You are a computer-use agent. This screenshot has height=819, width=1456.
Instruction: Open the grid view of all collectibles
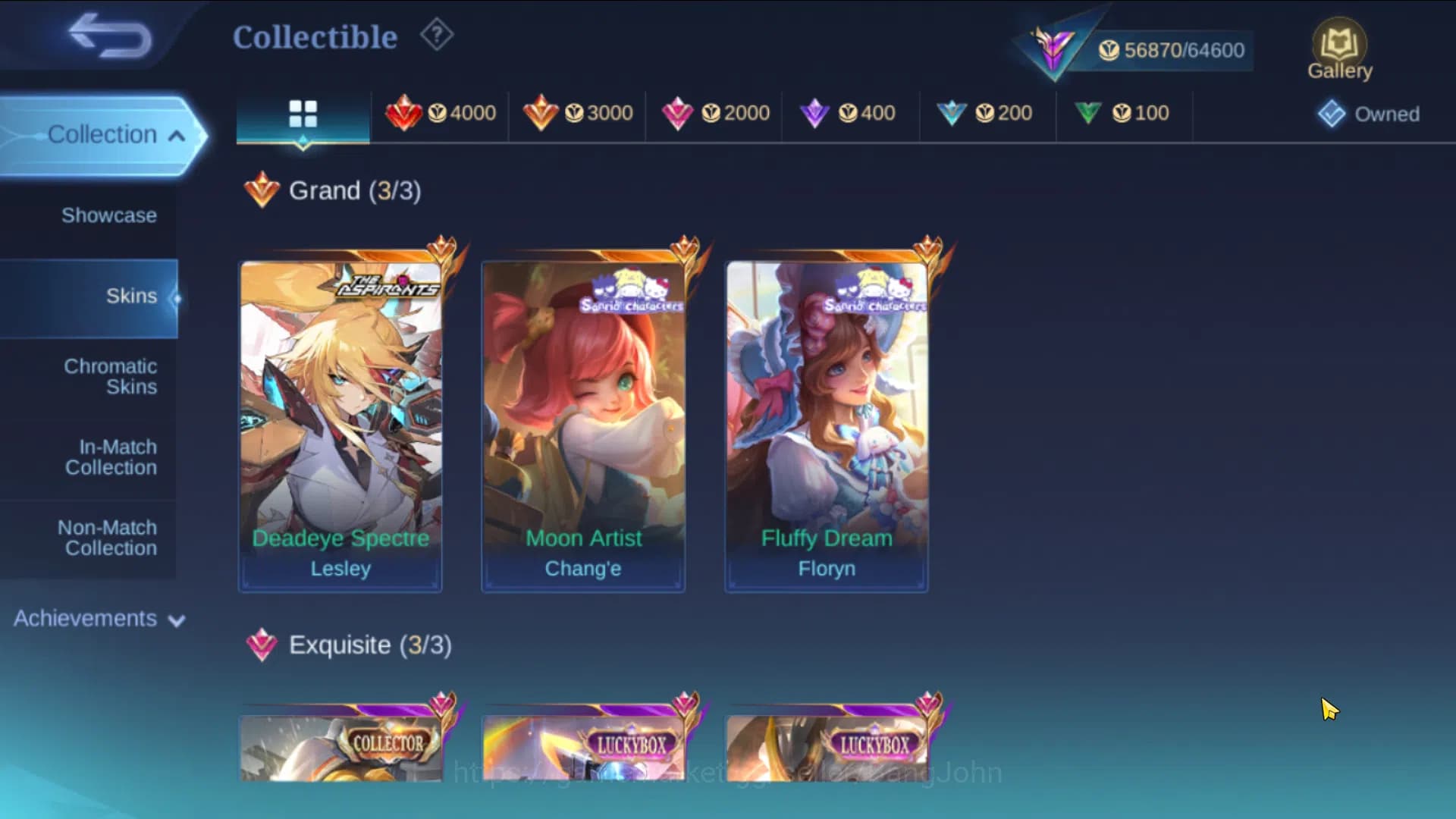click(303, 114)
